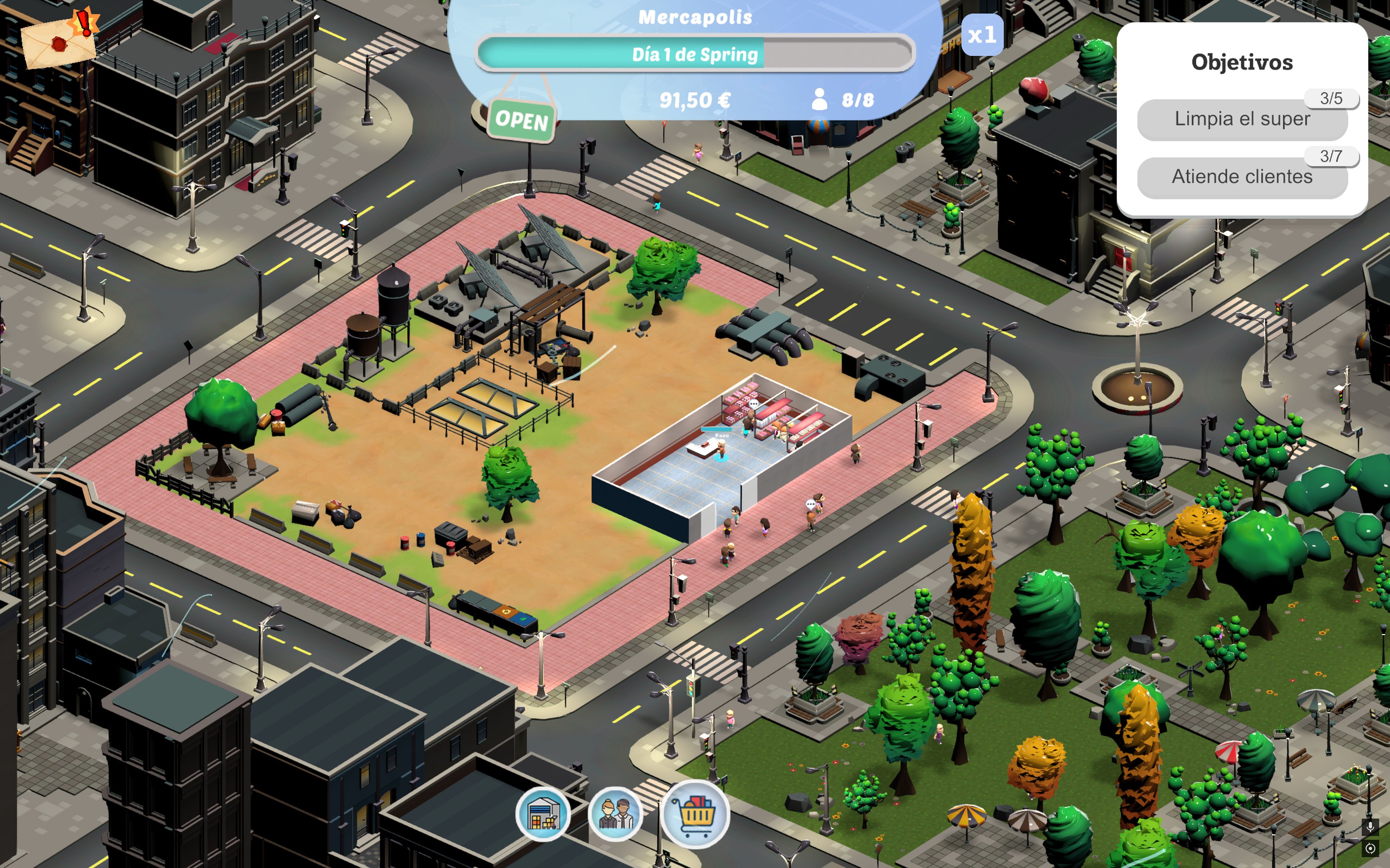Viewport: 1390px width, 868px height.
Task: Toggle the OPEN store sign
Action: [521, 120]
